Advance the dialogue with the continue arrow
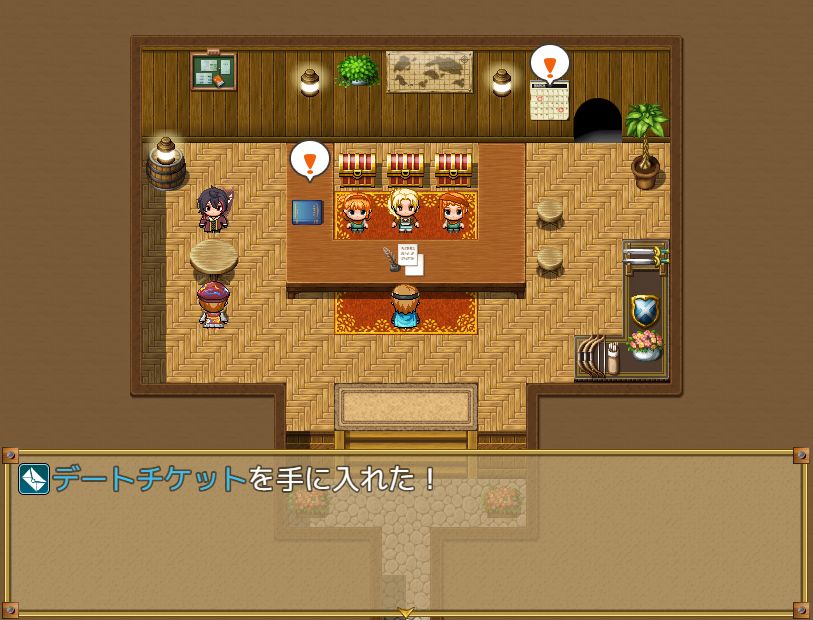The height and width of the screenshot is (620, 813). click(406, 612)
